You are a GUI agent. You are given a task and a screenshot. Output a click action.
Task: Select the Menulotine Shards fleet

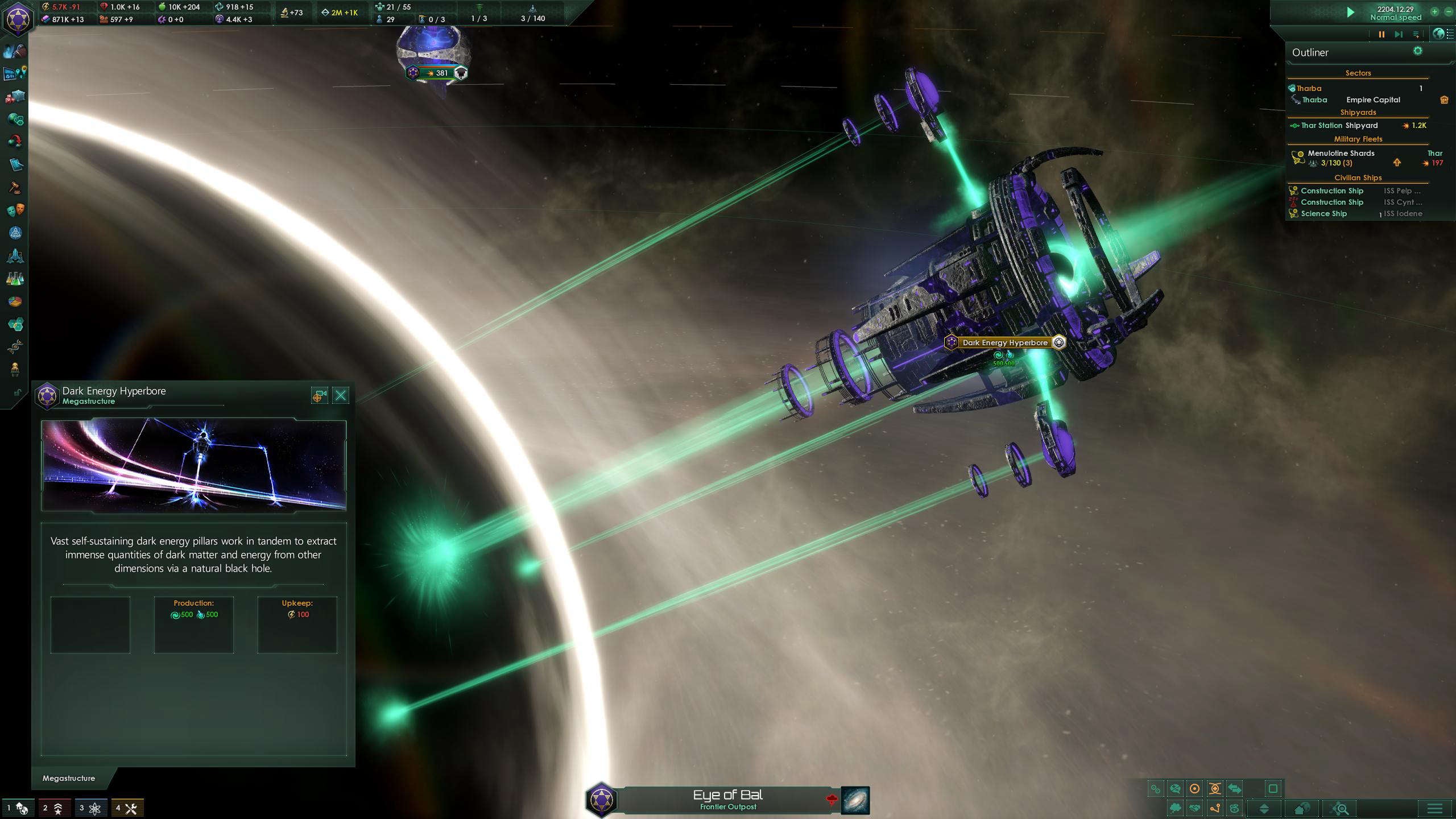[1340, 153]
